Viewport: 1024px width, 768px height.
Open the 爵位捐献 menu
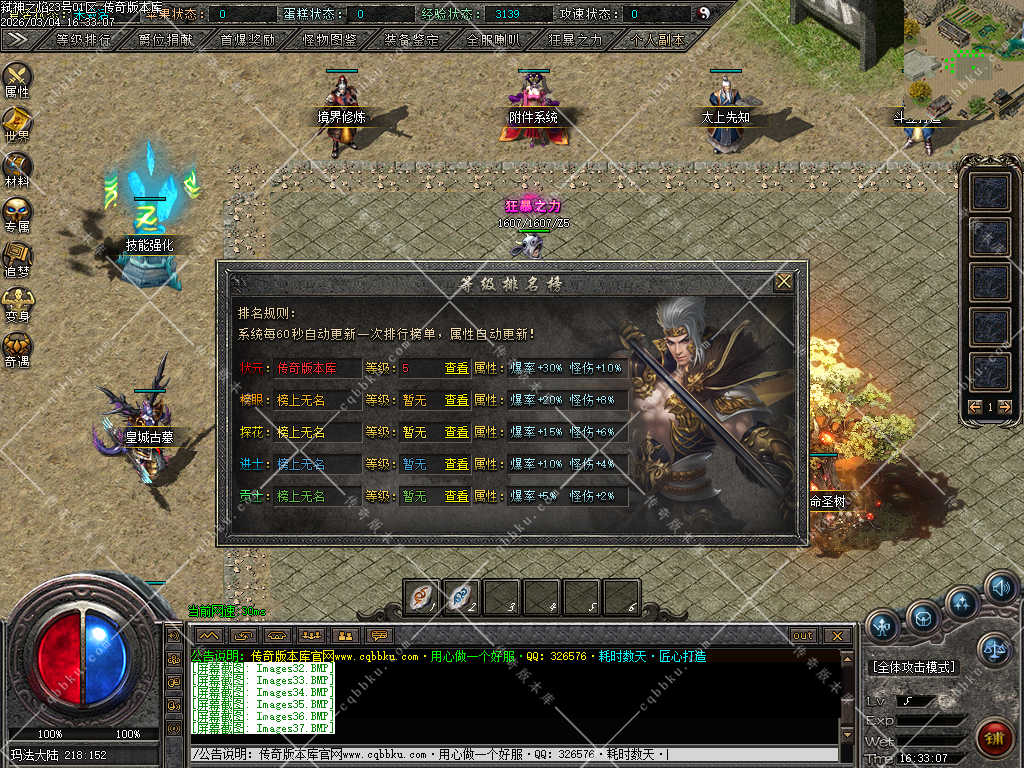point(166,40)
